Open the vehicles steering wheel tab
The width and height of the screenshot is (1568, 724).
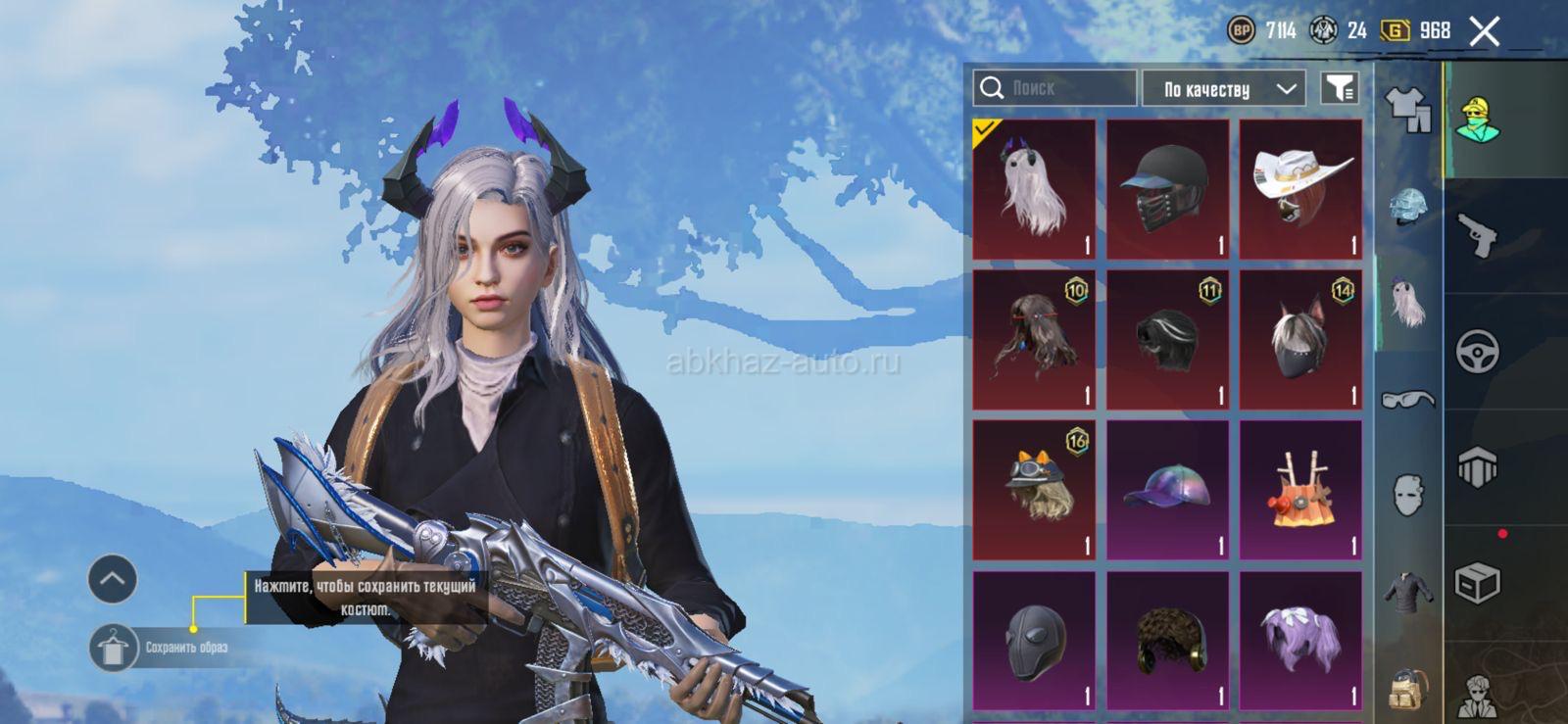point(1477,352)
